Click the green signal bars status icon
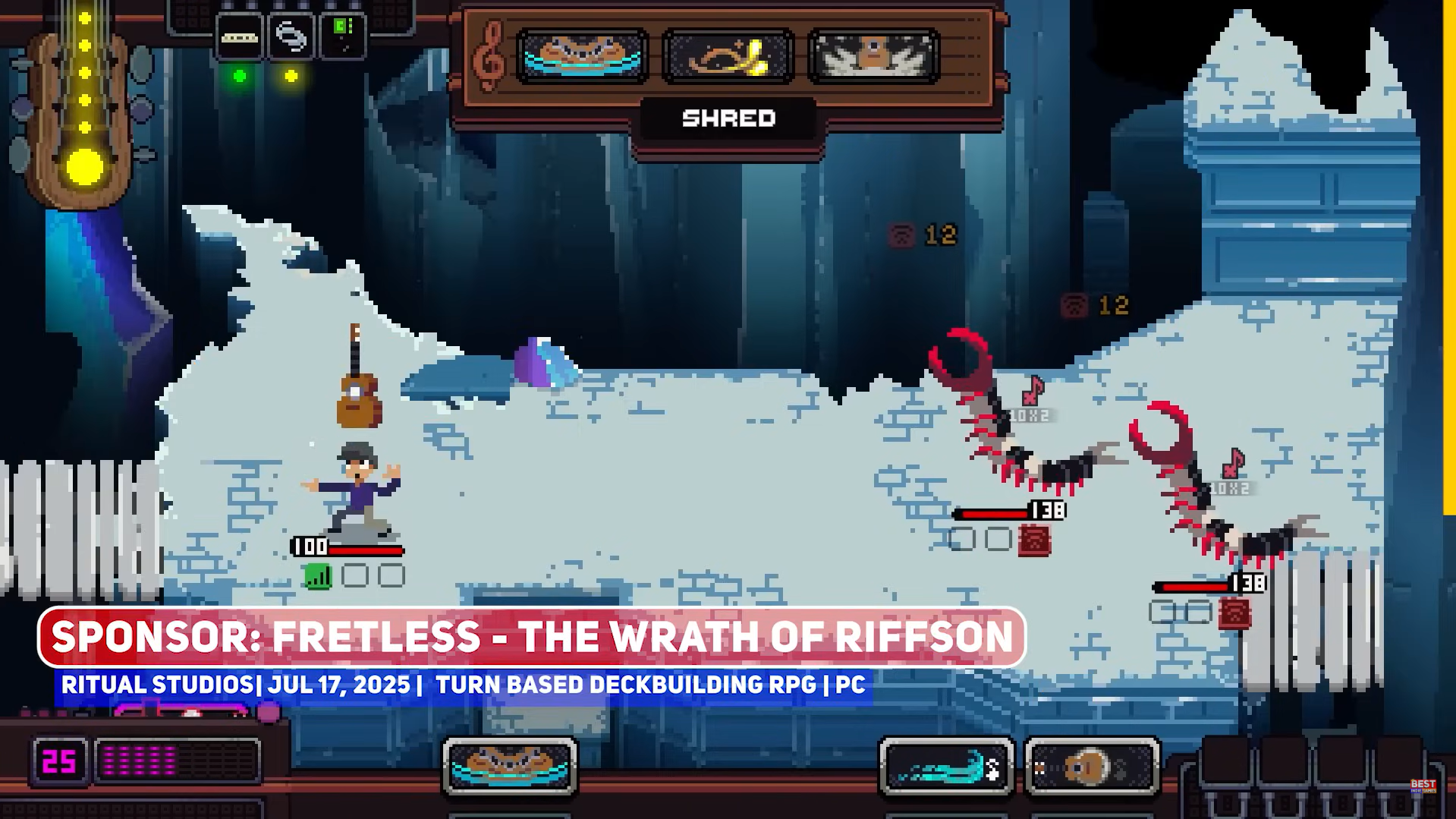1456x819 pixels. (318, 576)
